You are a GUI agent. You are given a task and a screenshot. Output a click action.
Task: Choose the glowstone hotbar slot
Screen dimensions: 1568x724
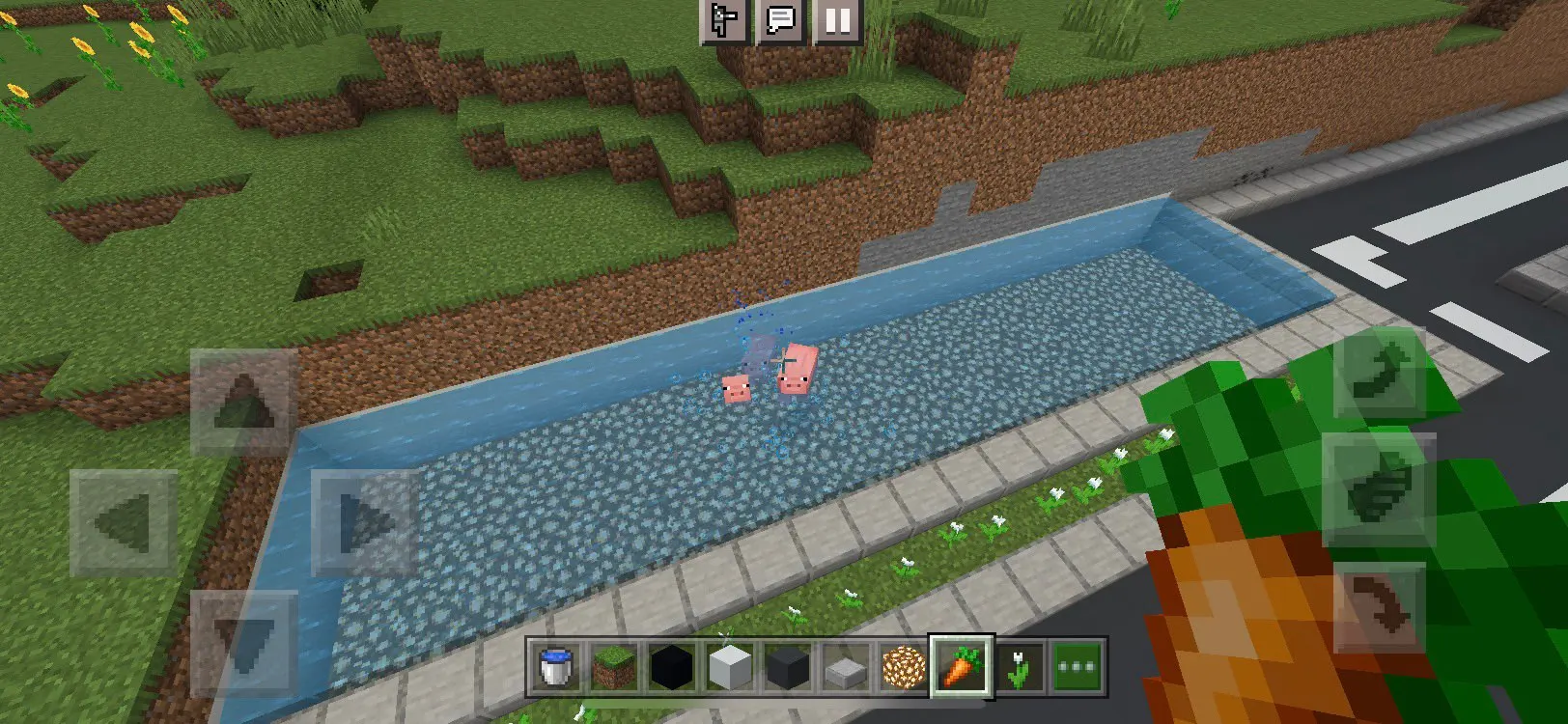pos(904,666)
